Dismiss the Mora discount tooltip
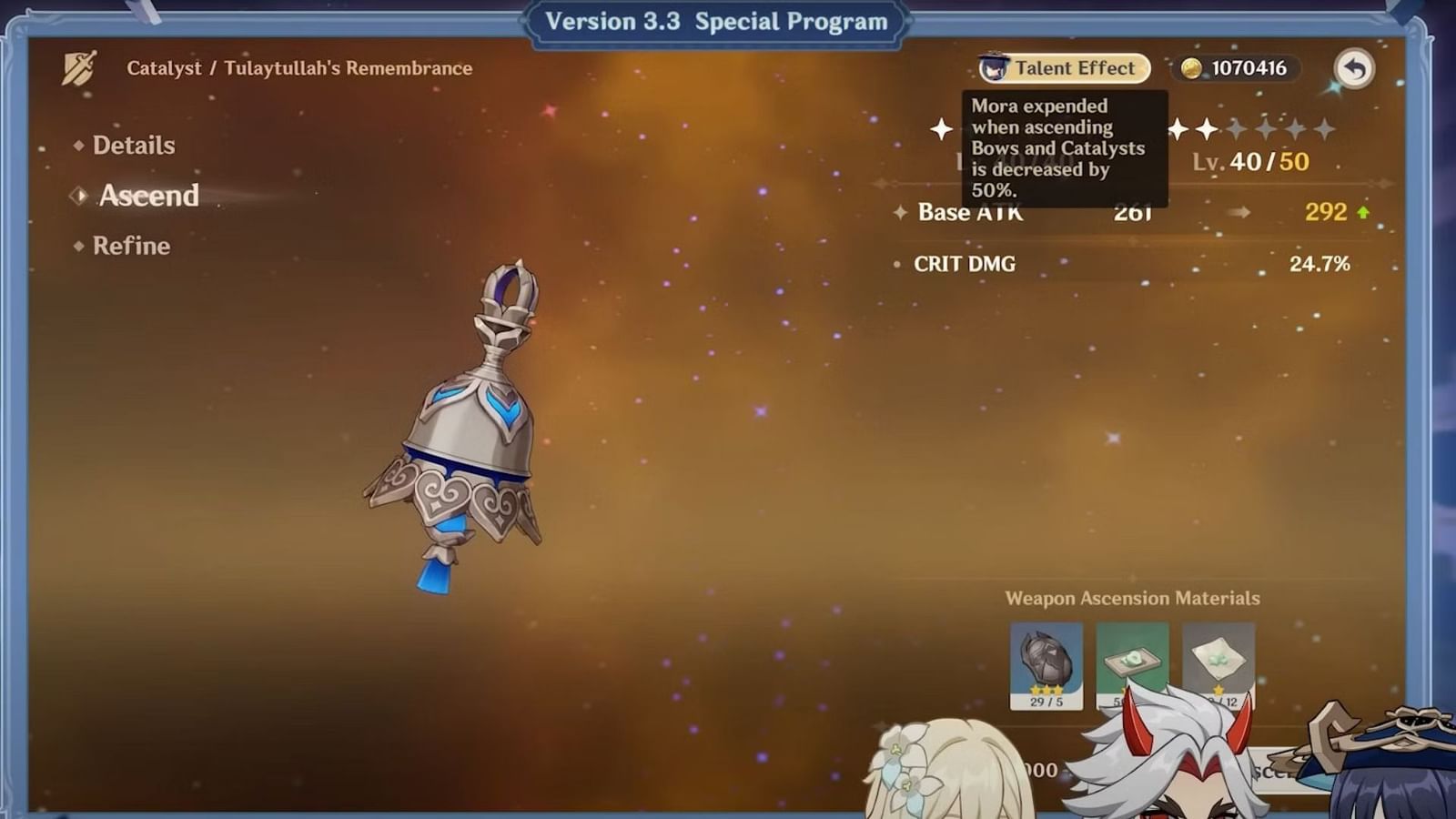 pos(1063,146)
